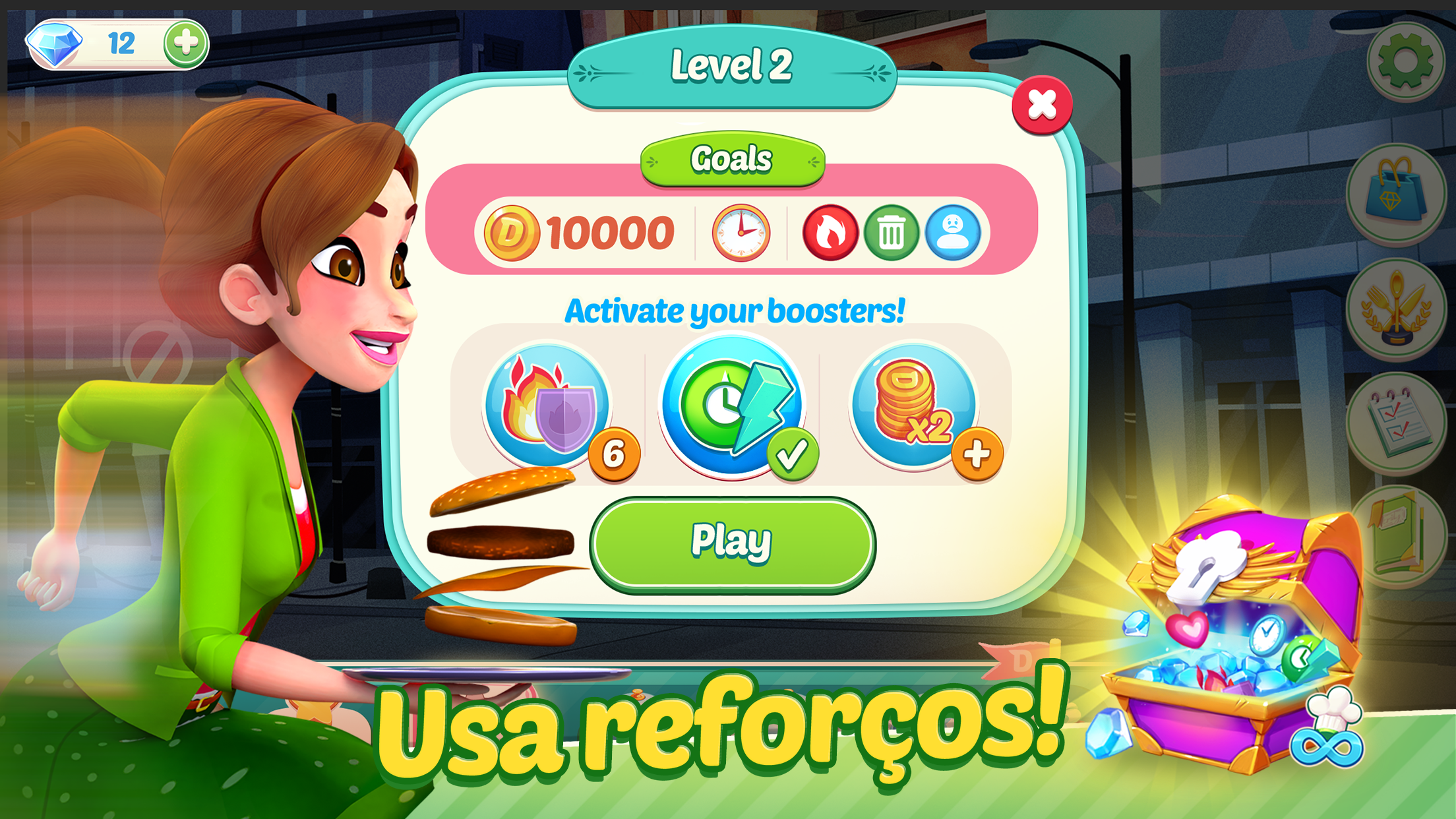Click the clock timer icon in Goals
1456x819 pixels.
pos(740,232)
